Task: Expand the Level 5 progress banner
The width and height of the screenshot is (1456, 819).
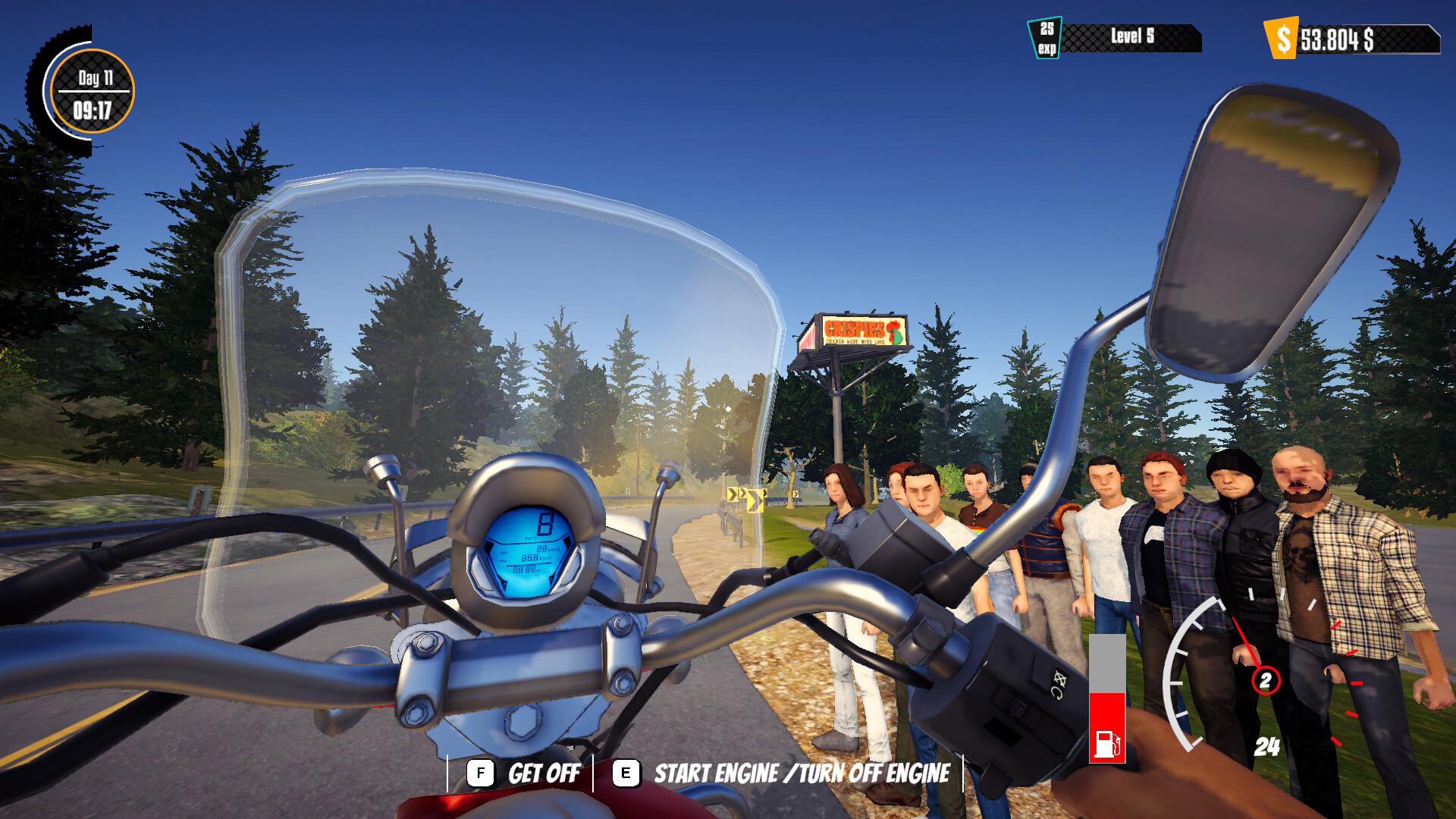Action: 1130,35
